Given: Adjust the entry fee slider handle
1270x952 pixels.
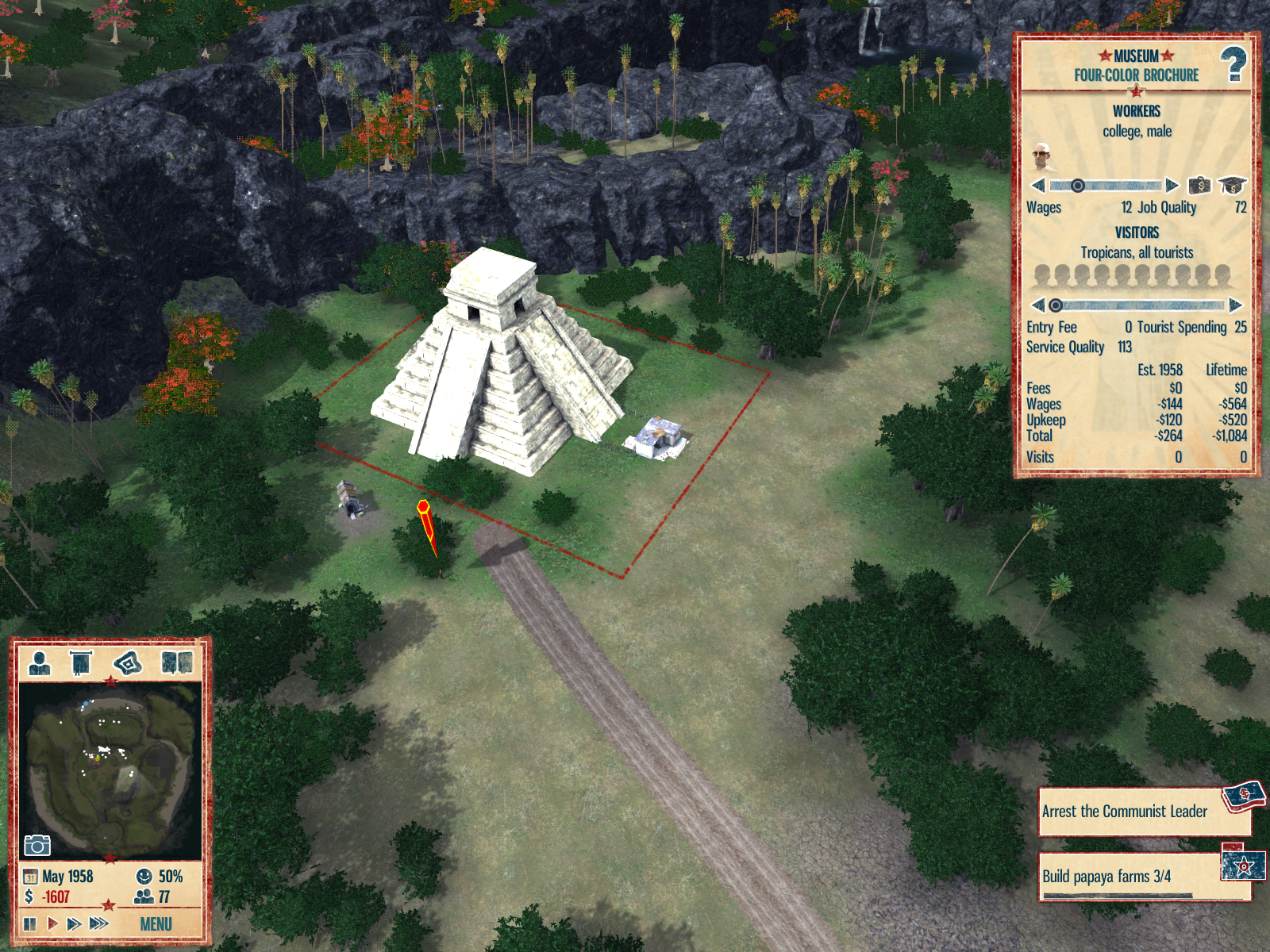Looking at the screenshot, I should point(1055,305).
